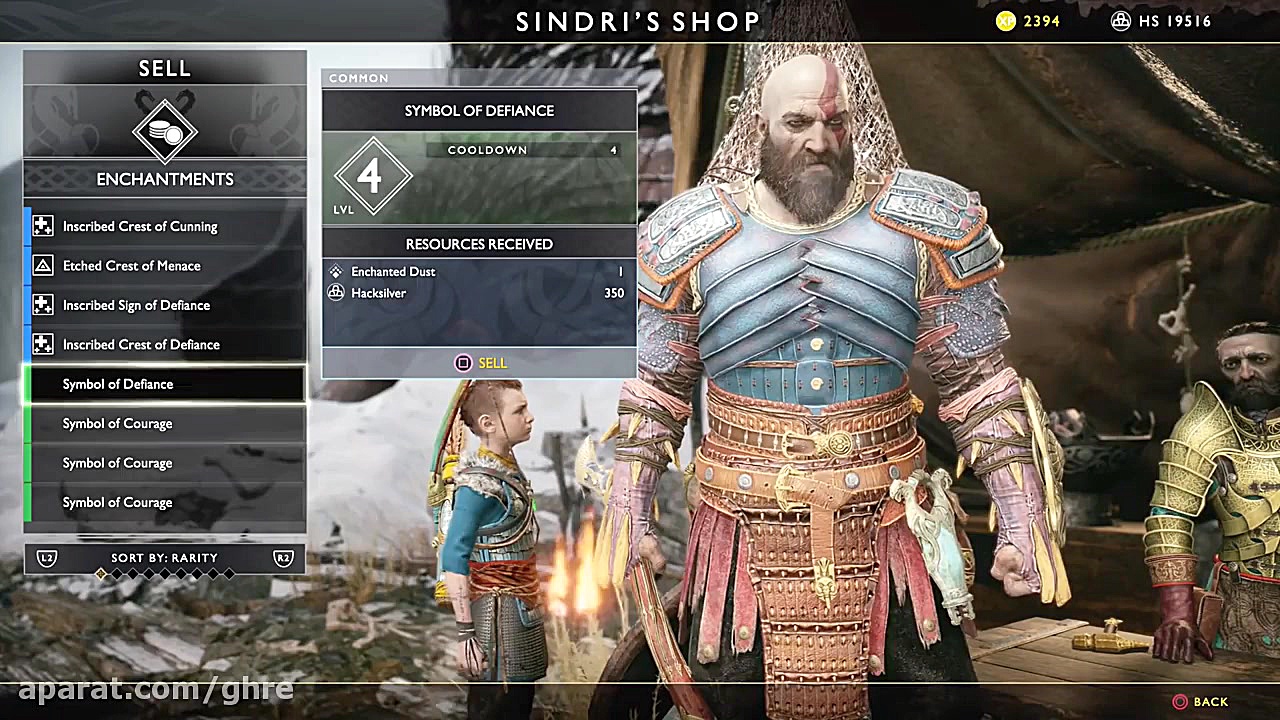
Task: Select the Inscribed Sign of Defiance icon
Action: click(43, 305)
